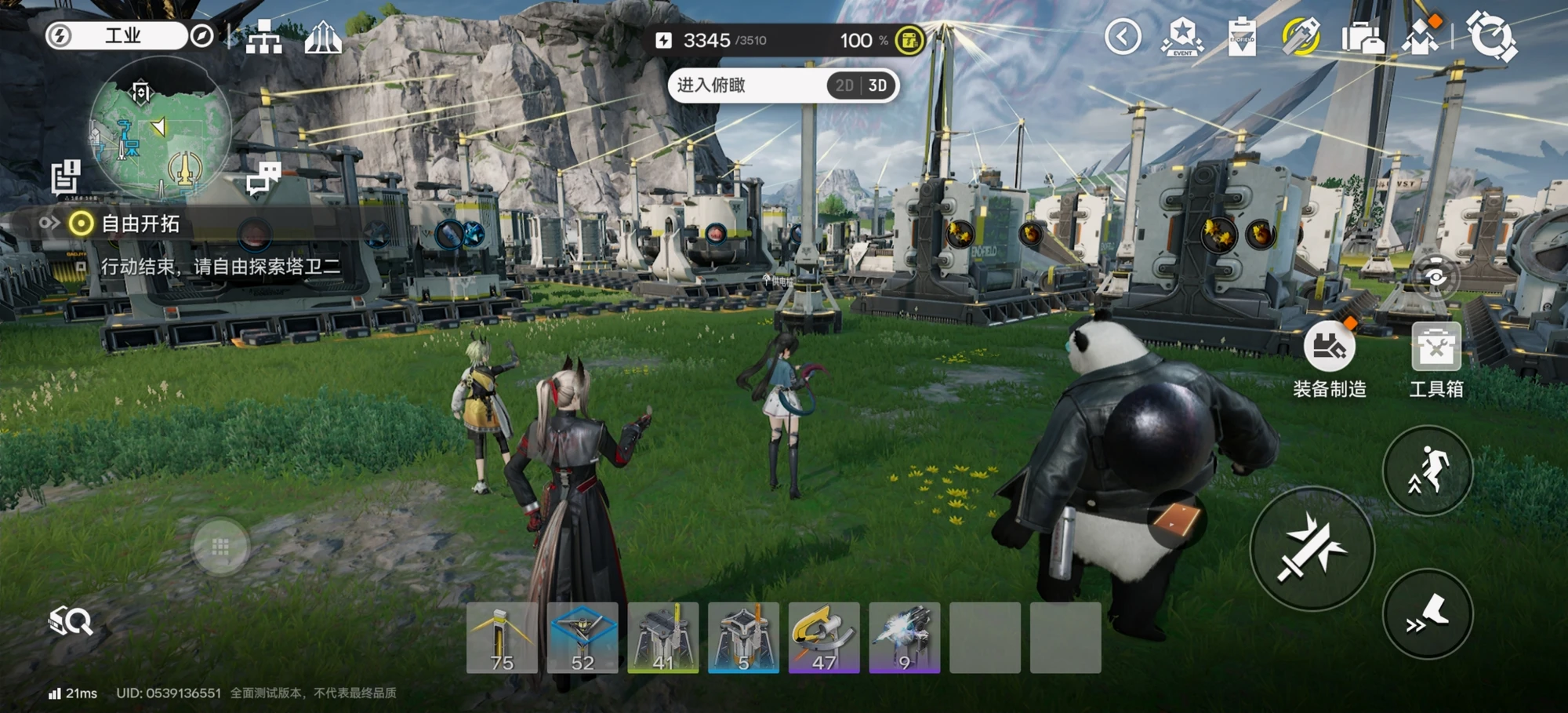Image resolution: width=1568 pixels, height=713 pixels.
Task: Open the backpack inventory icon
Action: (1362, 37)
